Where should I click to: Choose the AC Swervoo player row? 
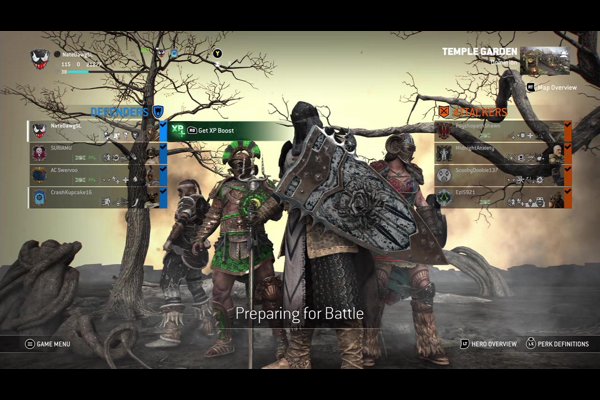pyautogui.click(x=95, y=175)
